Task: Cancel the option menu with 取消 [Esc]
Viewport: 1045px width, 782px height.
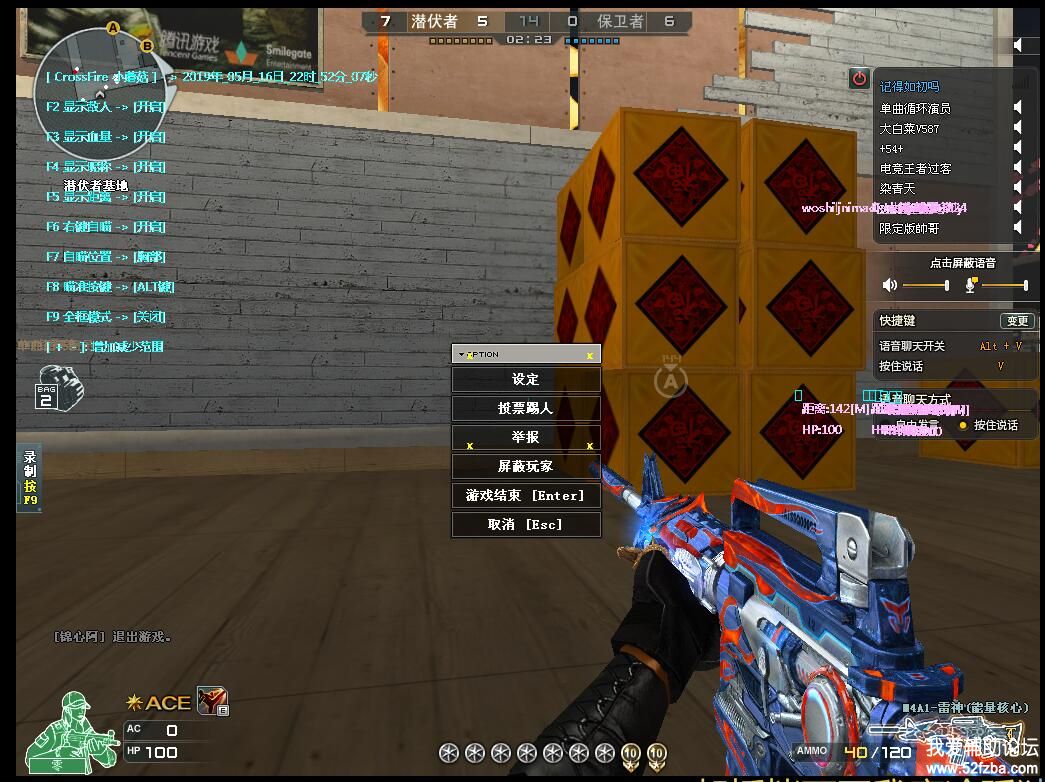Action: 526,525
